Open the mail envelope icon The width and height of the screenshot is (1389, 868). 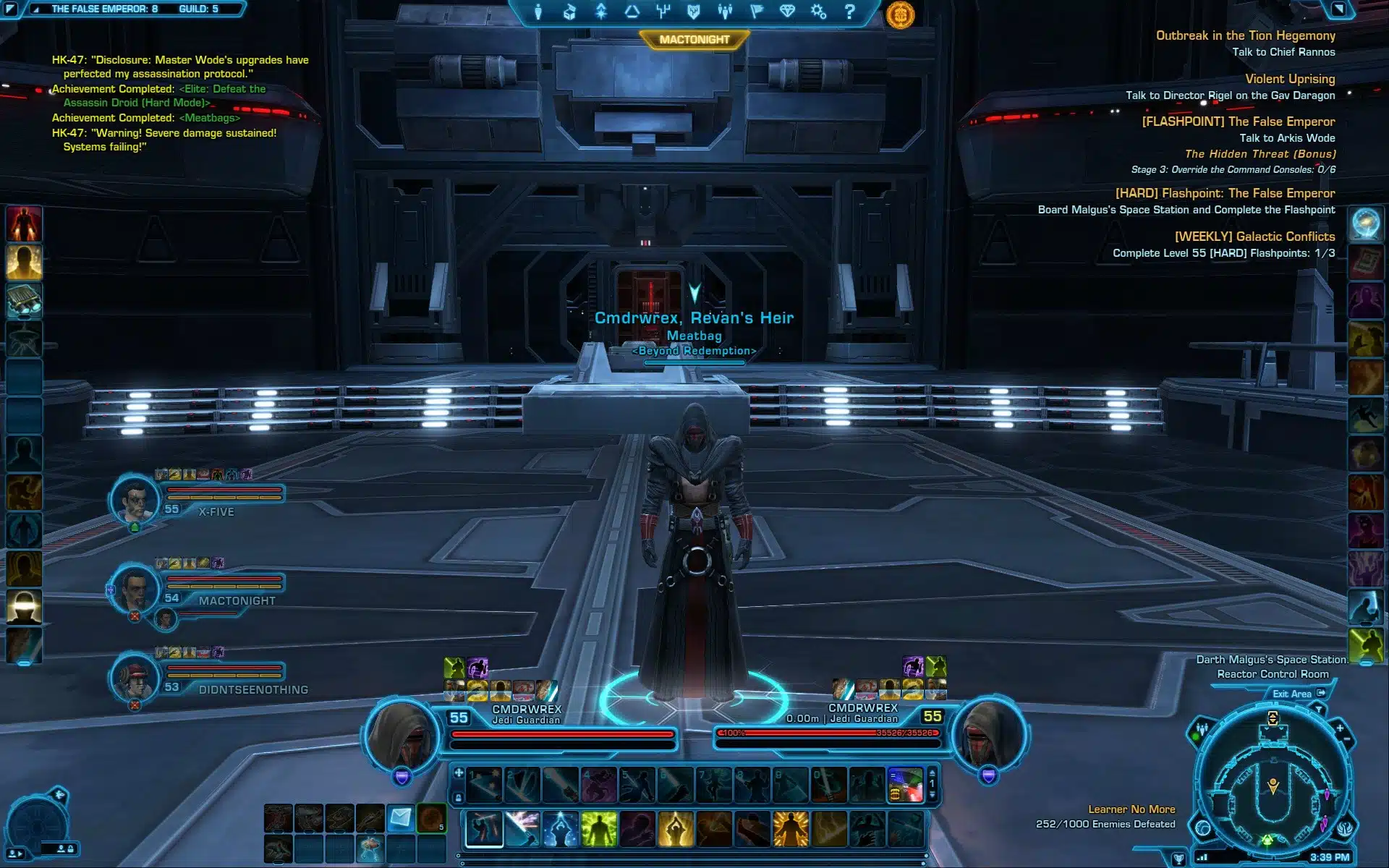click(x=401, y=818)
